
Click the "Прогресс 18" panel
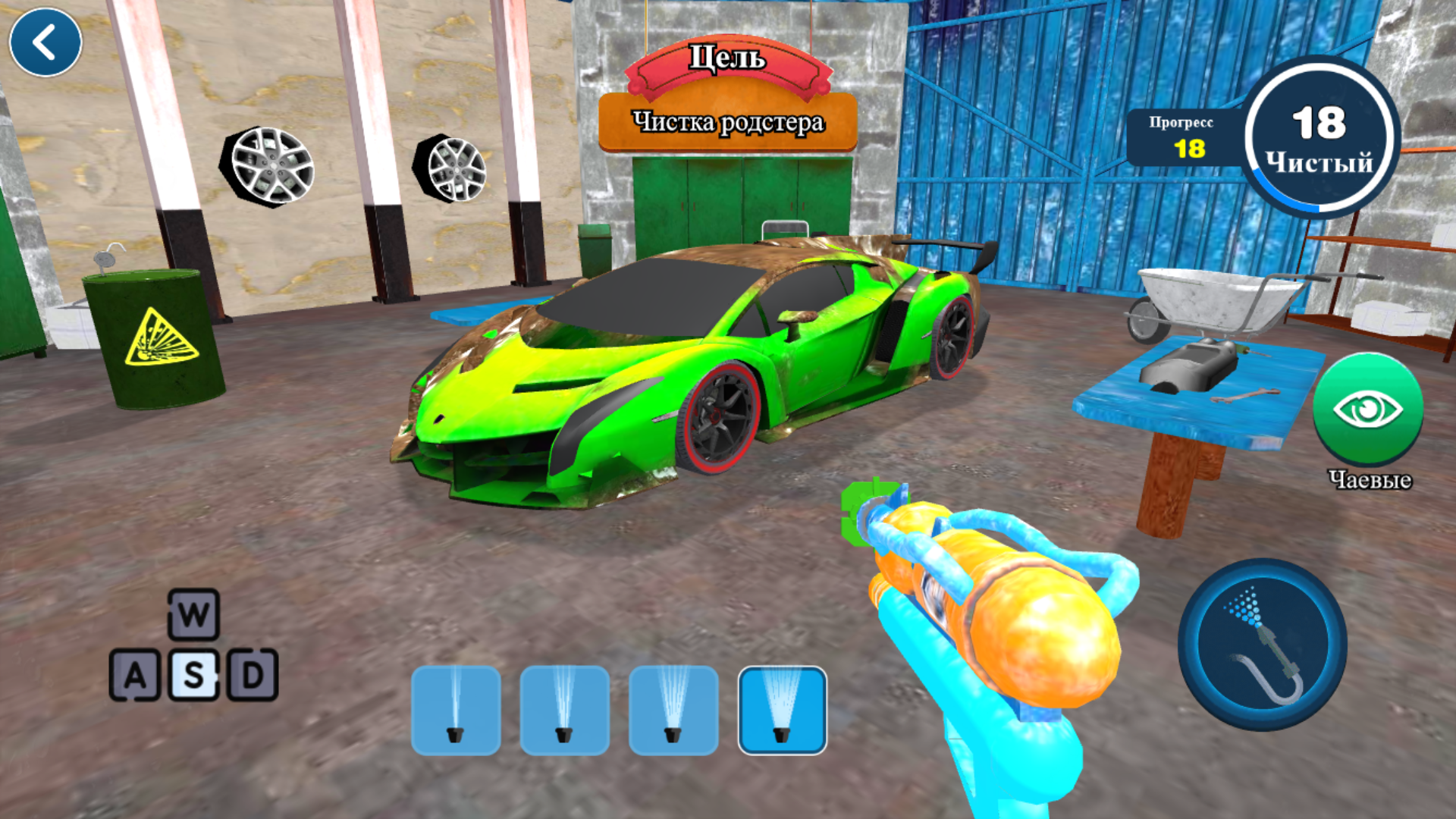click(x=1183, y=136)
